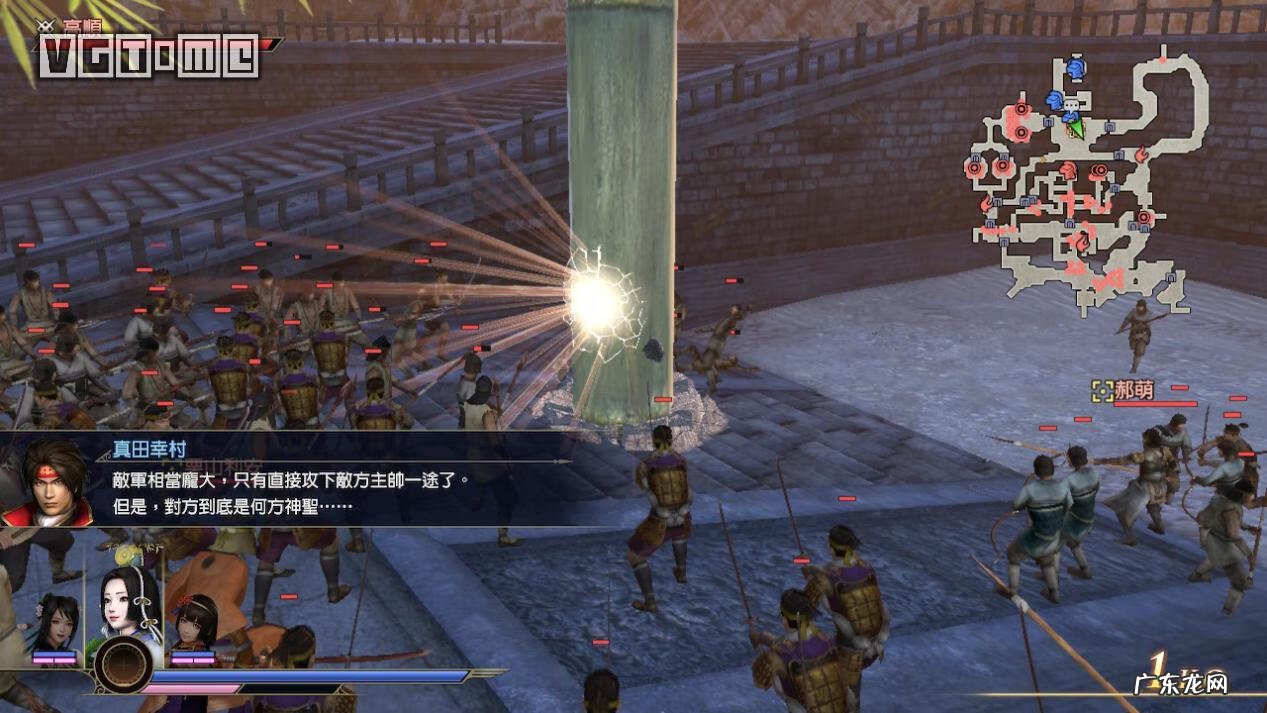The image size is (1267, 713).
Task: Select the Sanada Yukimura dialogue portrait
Action: click(47, 483)
